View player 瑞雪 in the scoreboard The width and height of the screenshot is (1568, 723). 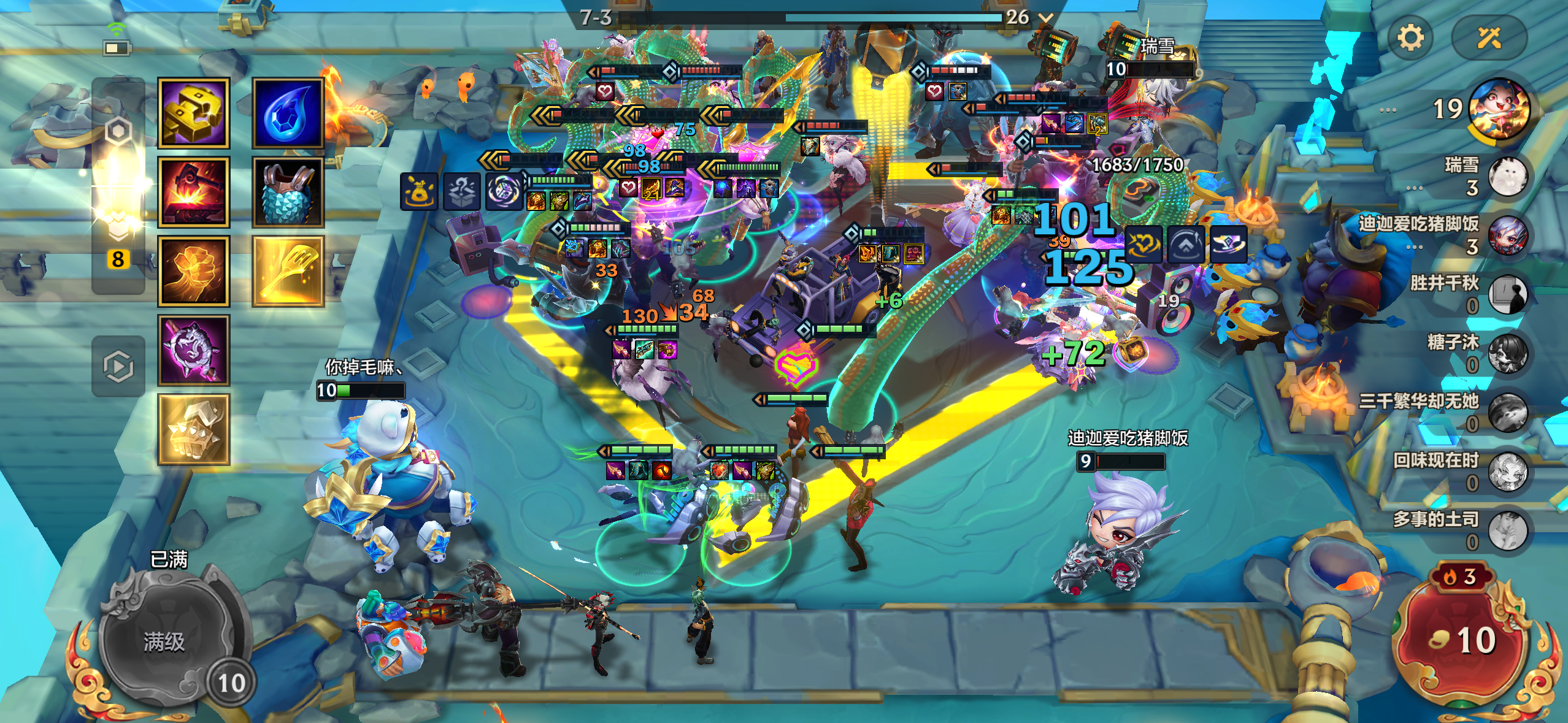[x=1507, y=176]
